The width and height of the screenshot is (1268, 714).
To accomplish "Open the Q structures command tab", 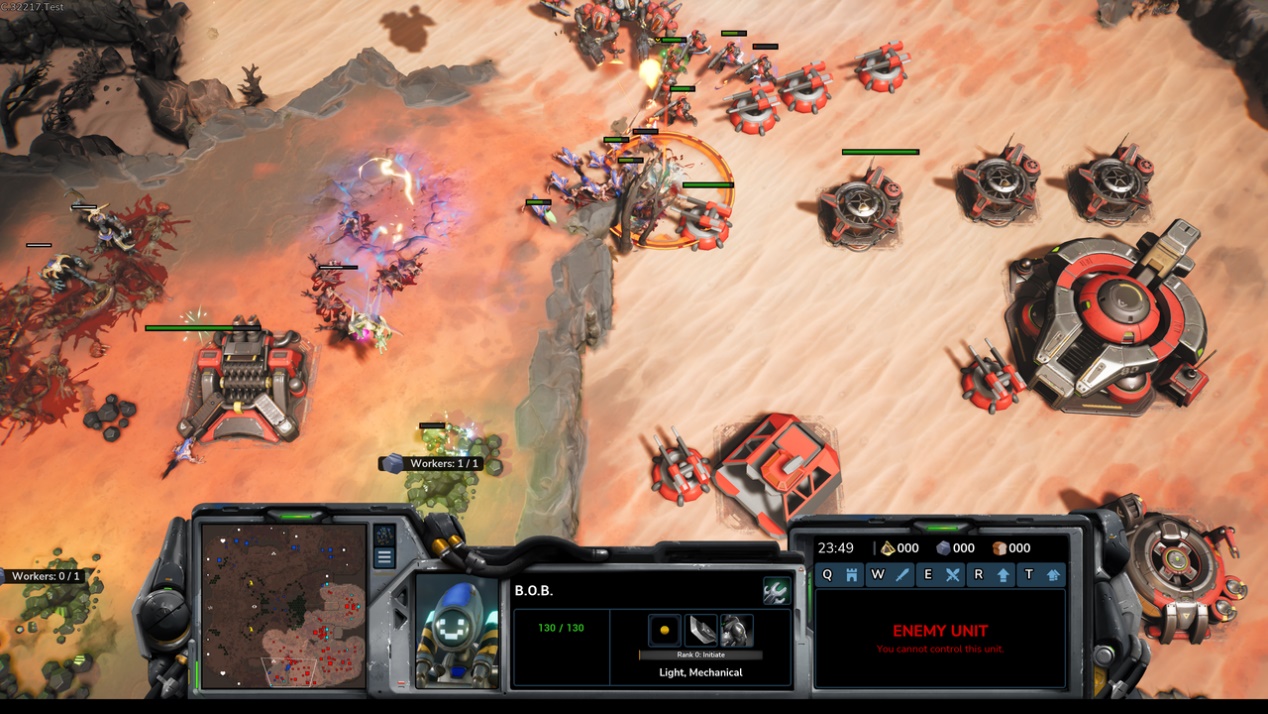I will tap(839, 575).
